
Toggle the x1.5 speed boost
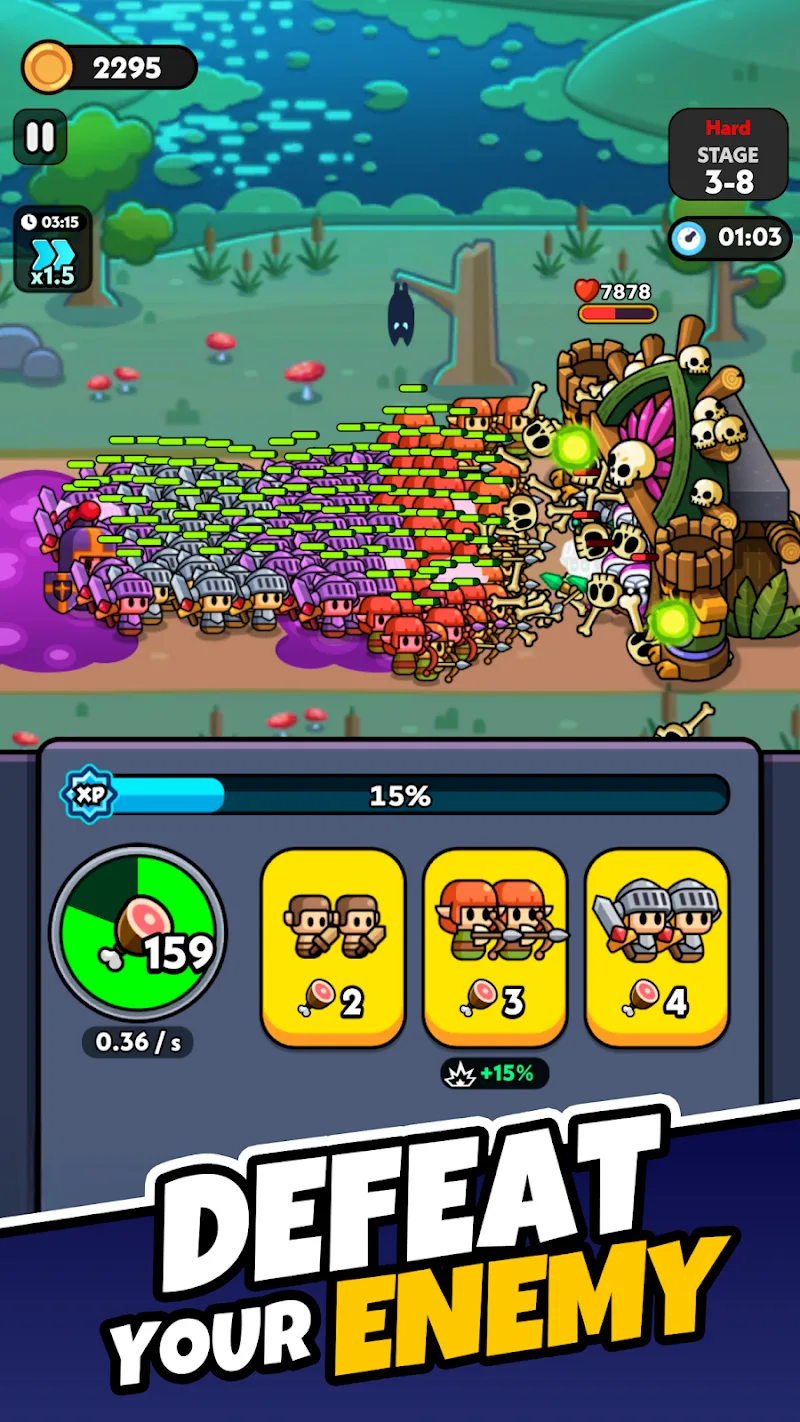click(52, 250)
